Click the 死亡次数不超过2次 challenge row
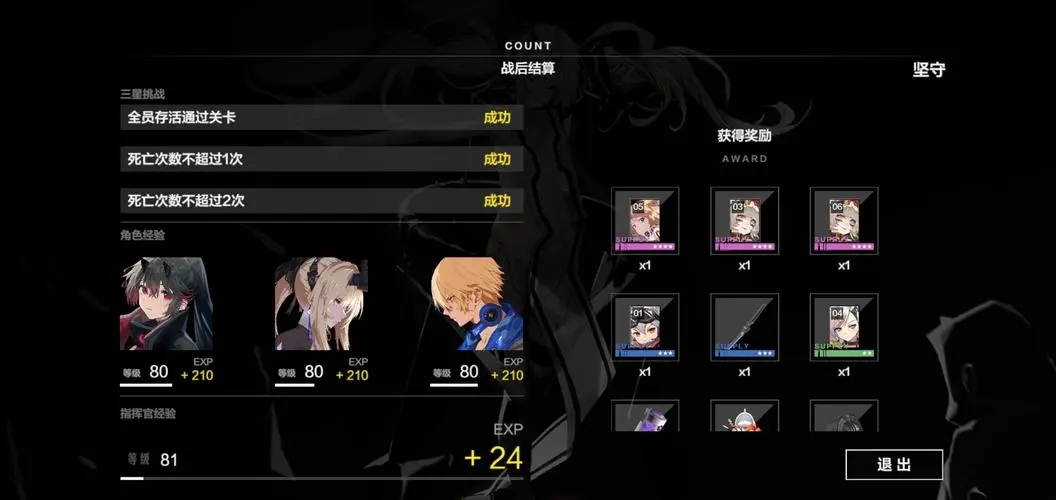The height and width of the screenshot is (500, 1056). point(320,201)
